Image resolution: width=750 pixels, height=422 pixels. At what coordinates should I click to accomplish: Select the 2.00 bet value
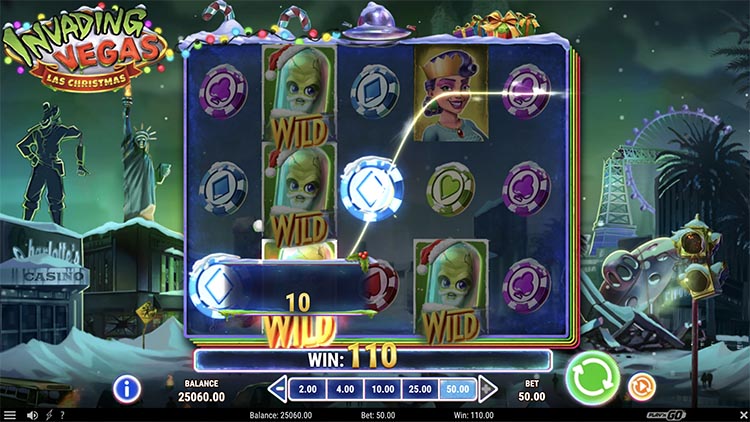click(309, 388)
